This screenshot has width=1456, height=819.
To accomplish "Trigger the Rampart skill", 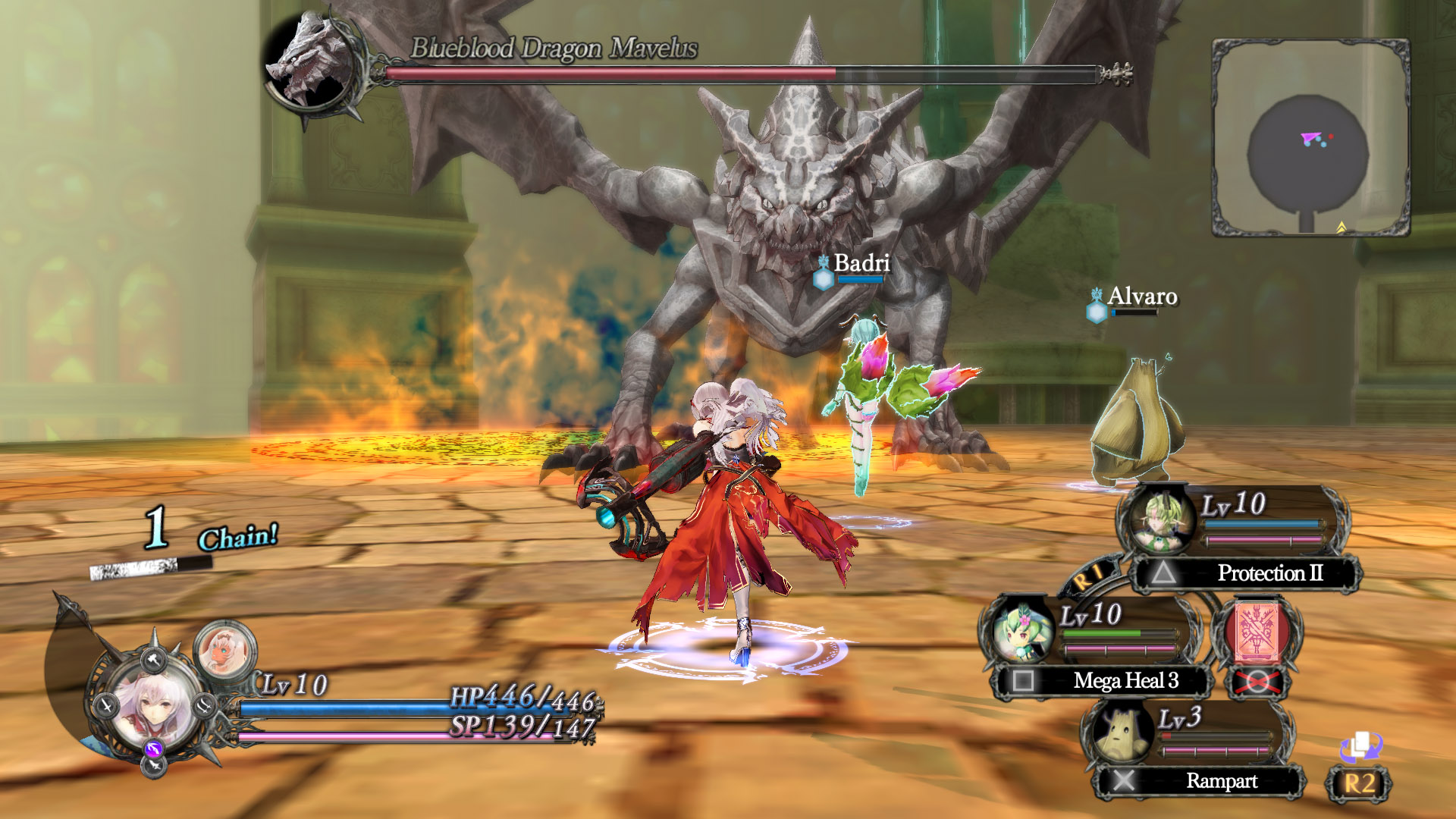I will (x=1200, y=781).
